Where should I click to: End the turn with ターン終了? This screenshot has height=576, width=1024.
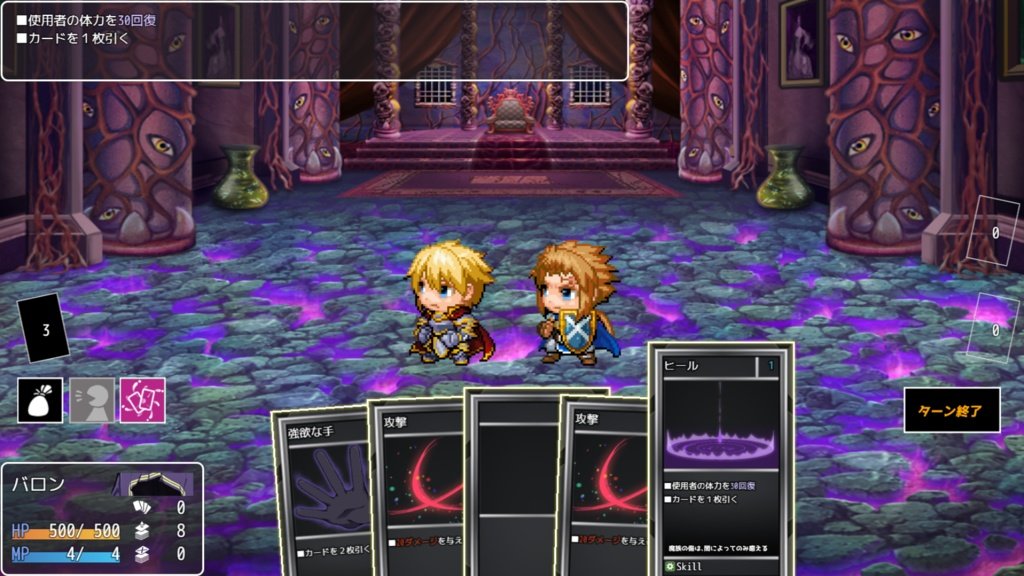point(951,410)
